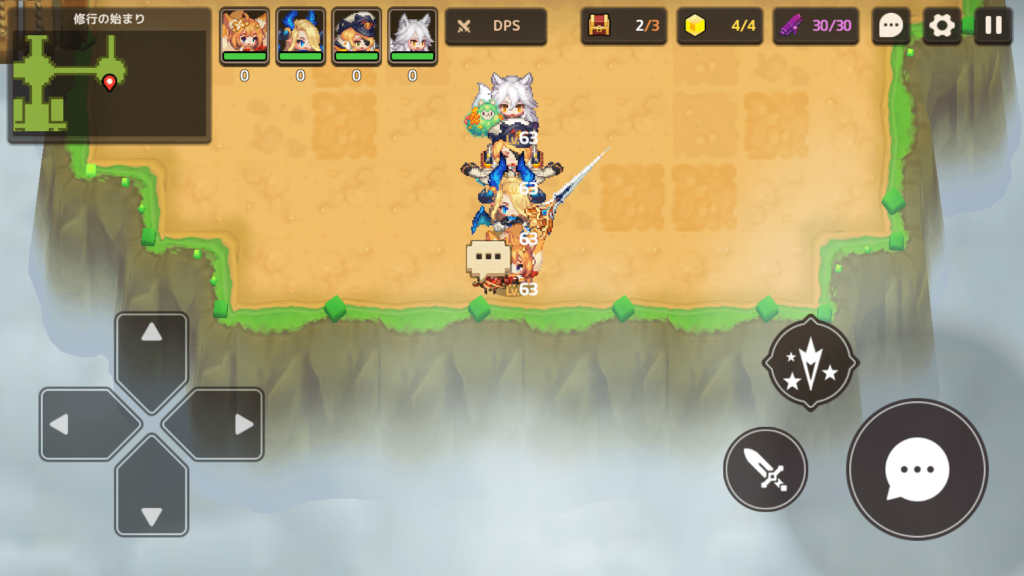Pause the game
Viewport: 1024px width, 576px height.
pos(993,26)
